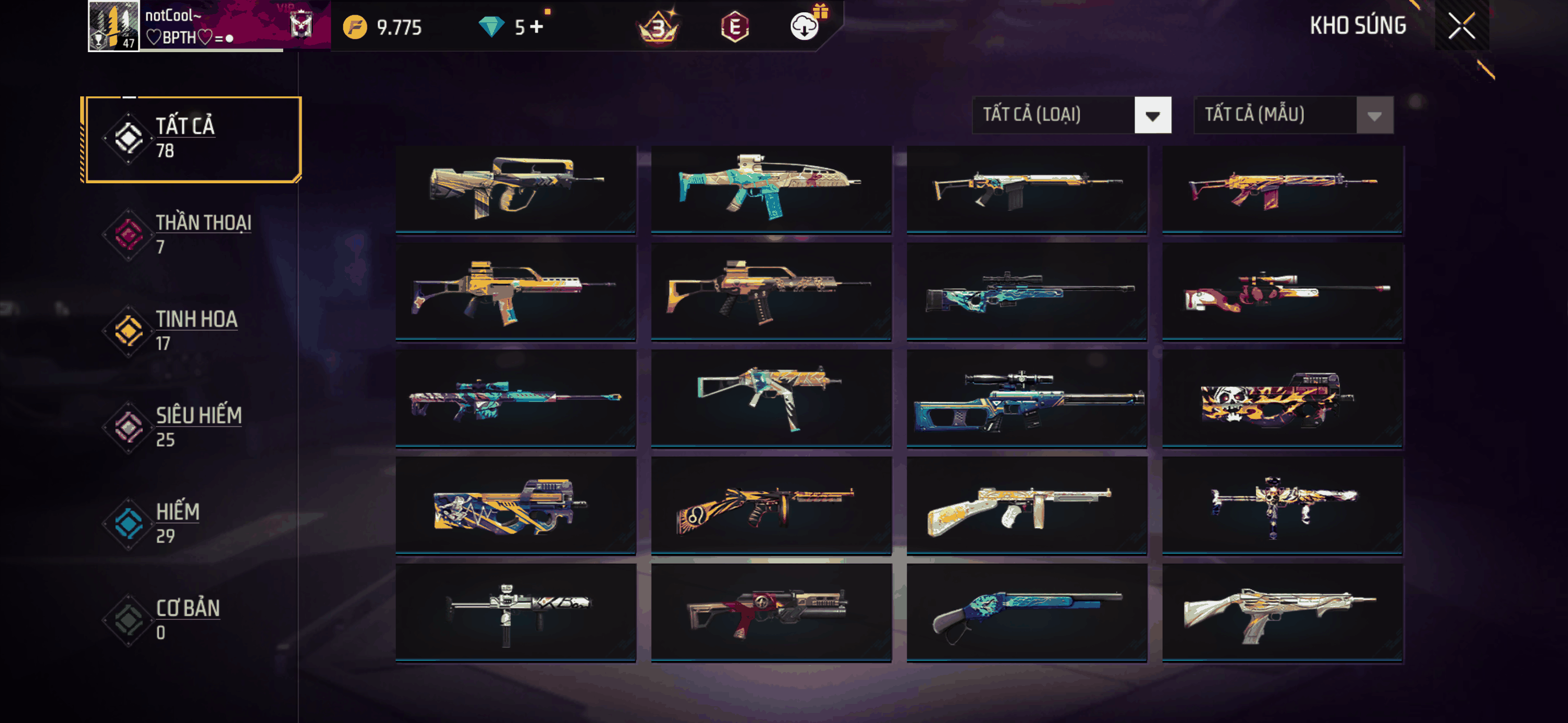Open the Tất Cả (Loại) dropdown

point(1071,115)
